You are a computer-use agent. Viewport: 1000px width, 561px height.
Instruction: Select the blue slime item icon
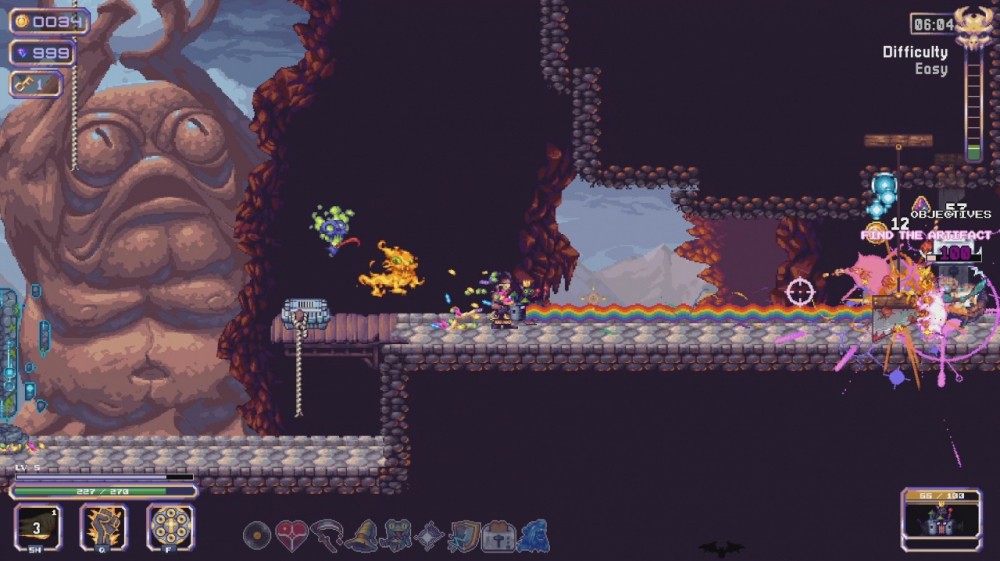[x=533, y=536]
